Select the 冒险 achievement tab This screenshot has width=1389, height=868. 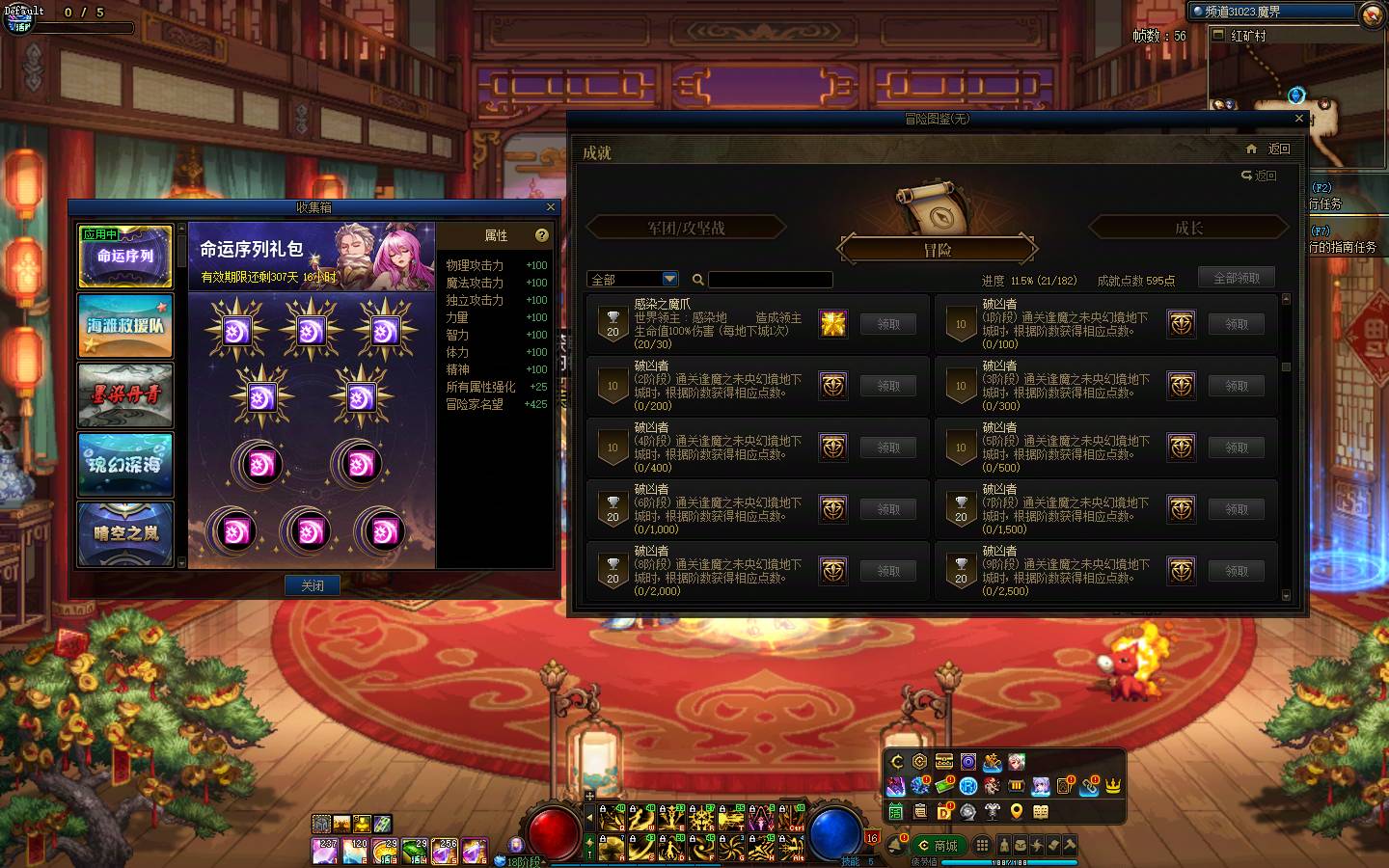[938, 250]
